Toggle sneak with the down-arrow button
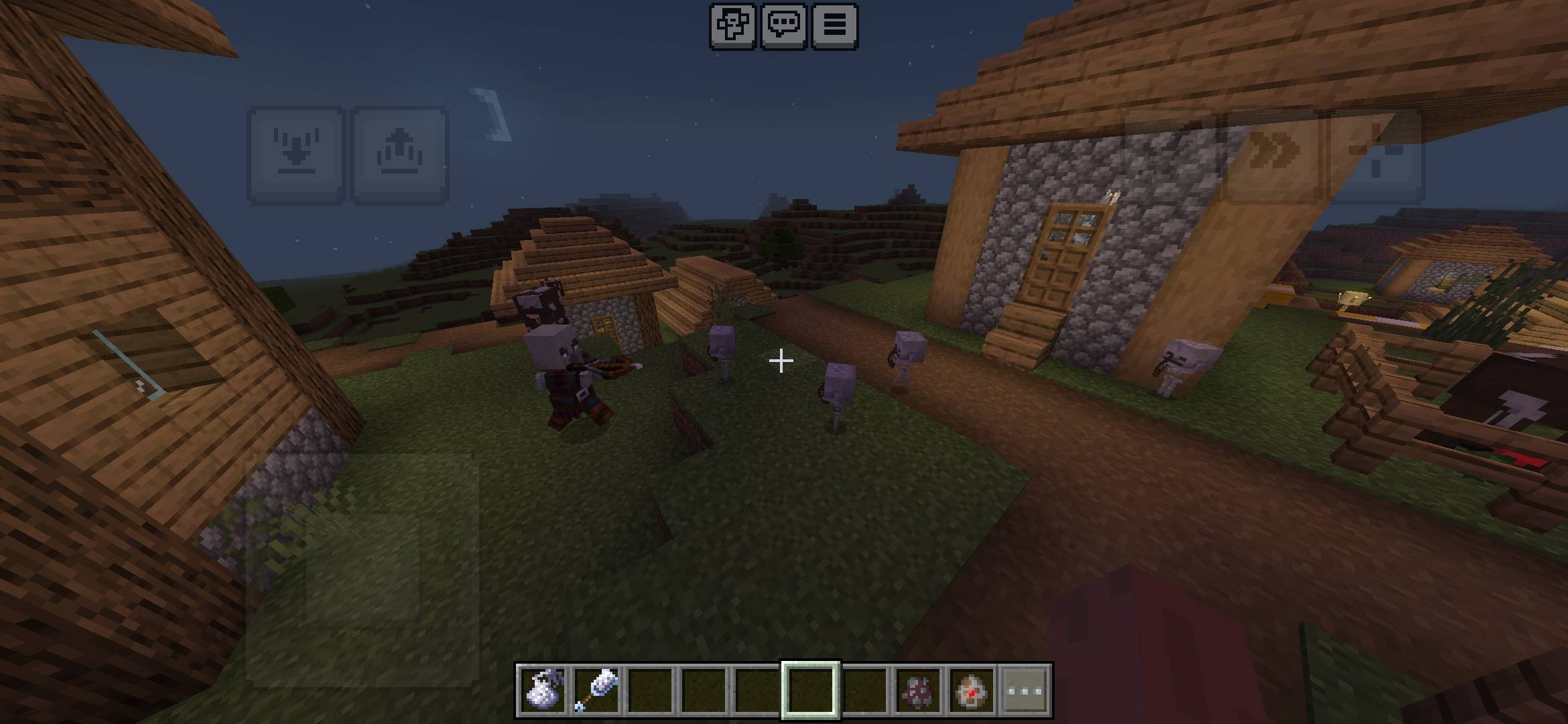Screen dimensions: 1568x724 [x=297, y=149]
